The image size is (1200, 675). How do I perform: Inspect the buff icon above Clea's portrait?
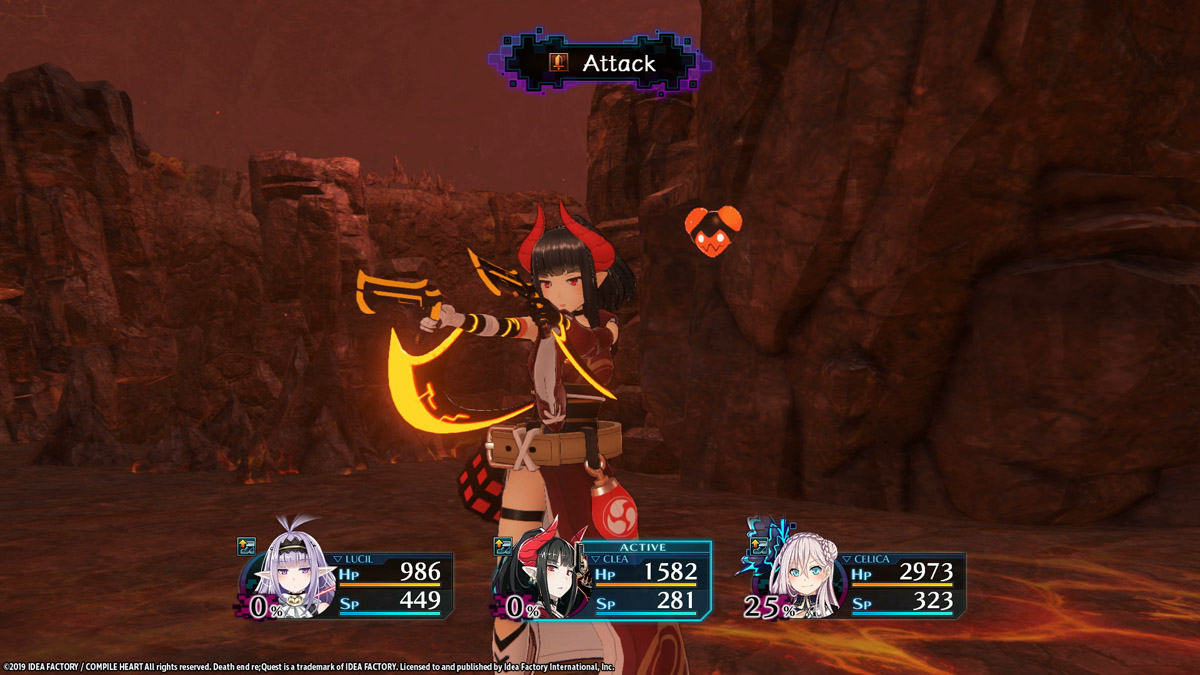click(503, 546)
